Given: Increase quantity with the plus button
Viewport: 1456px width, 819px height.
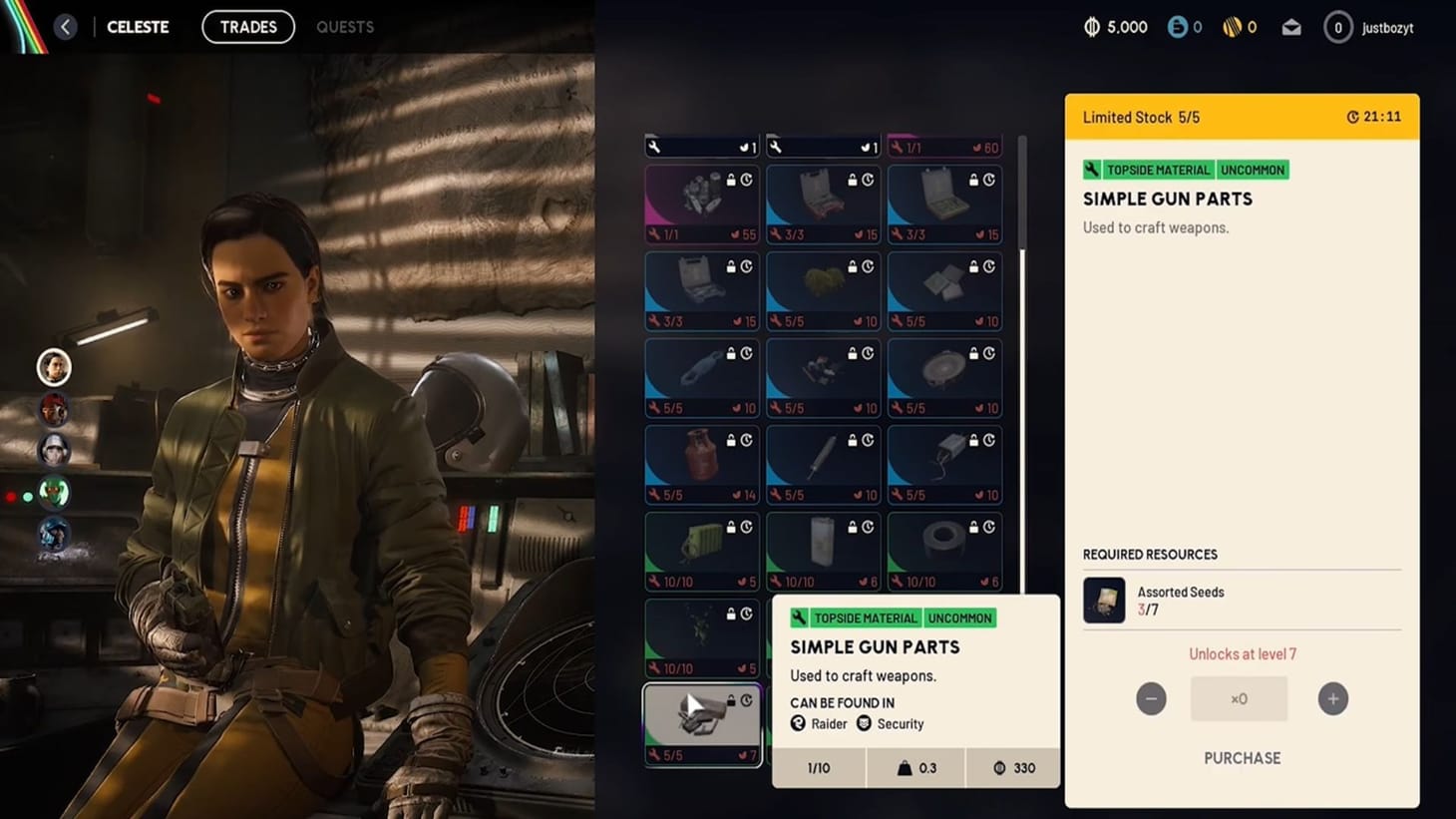Looking at the screenshot, I should (x=1333, y=699).
